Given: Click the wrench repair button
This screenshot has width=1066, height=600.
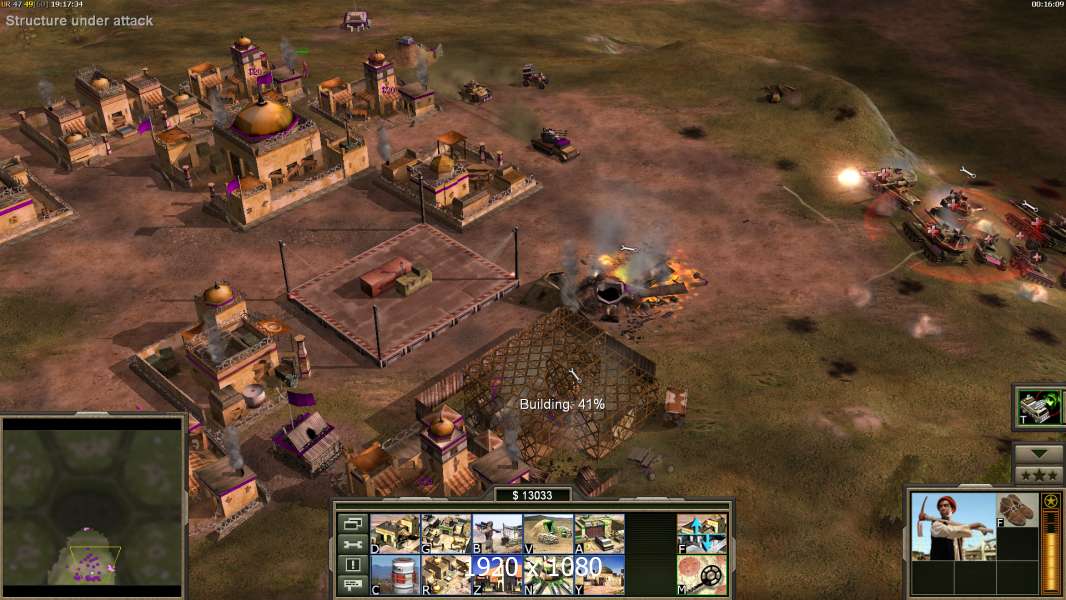Looking at the screenshot, I should click(x=352, y=544).
